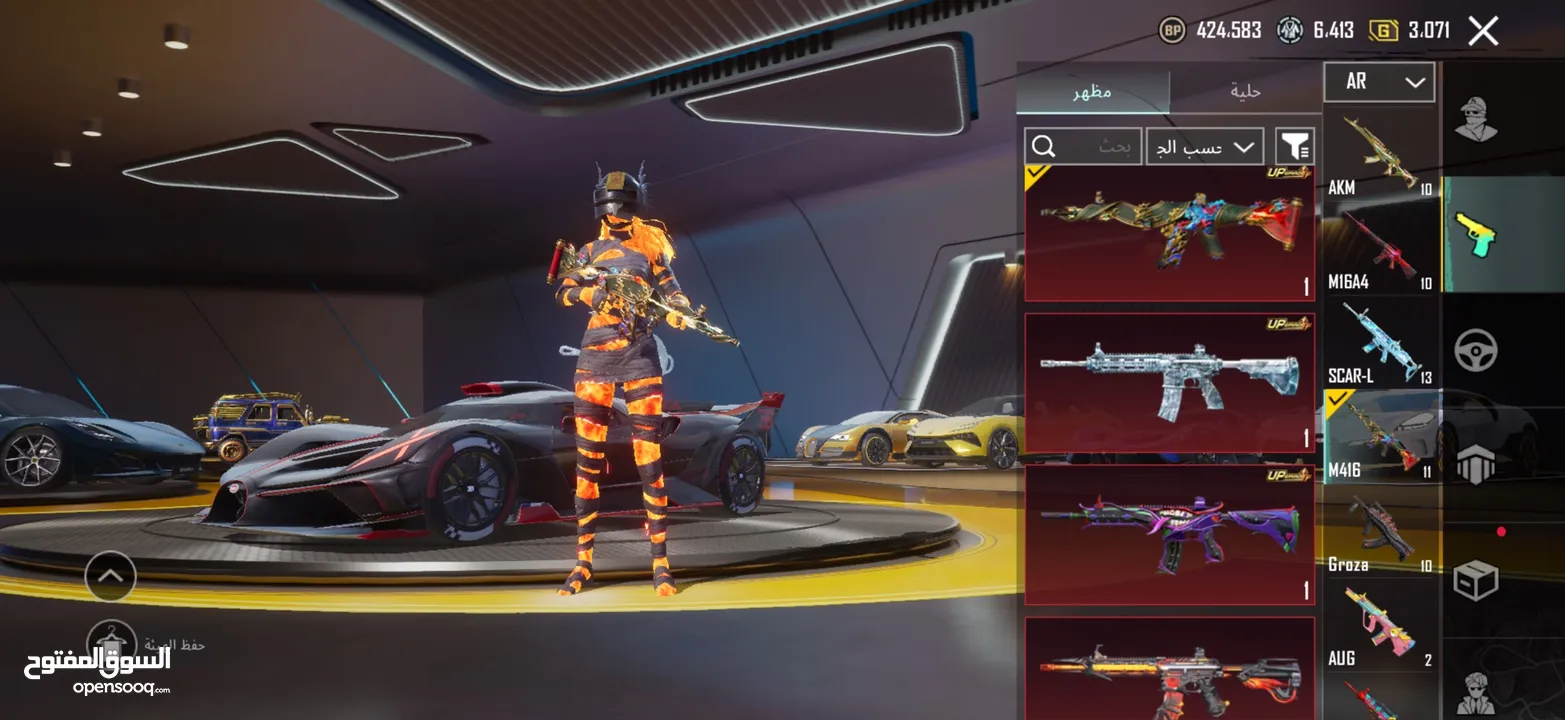This screenshot has height=720, width=1565.
Task: Expand the up-arrow panel button
Action: [x=110, y=576]
